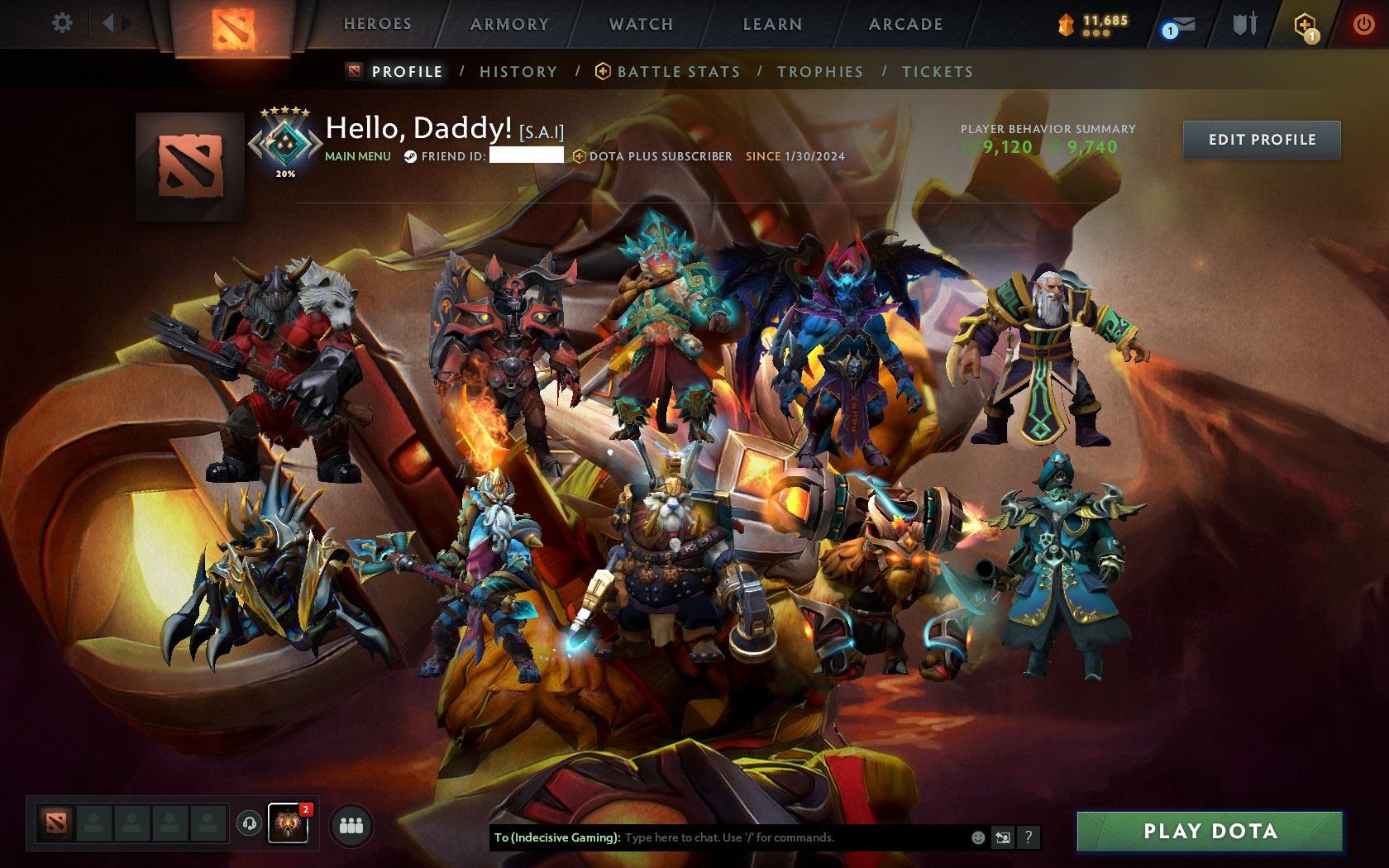Viewport: 1389px width, 868px height.
Task: Click the power button to exit Dota
Action: point(1364,23)
